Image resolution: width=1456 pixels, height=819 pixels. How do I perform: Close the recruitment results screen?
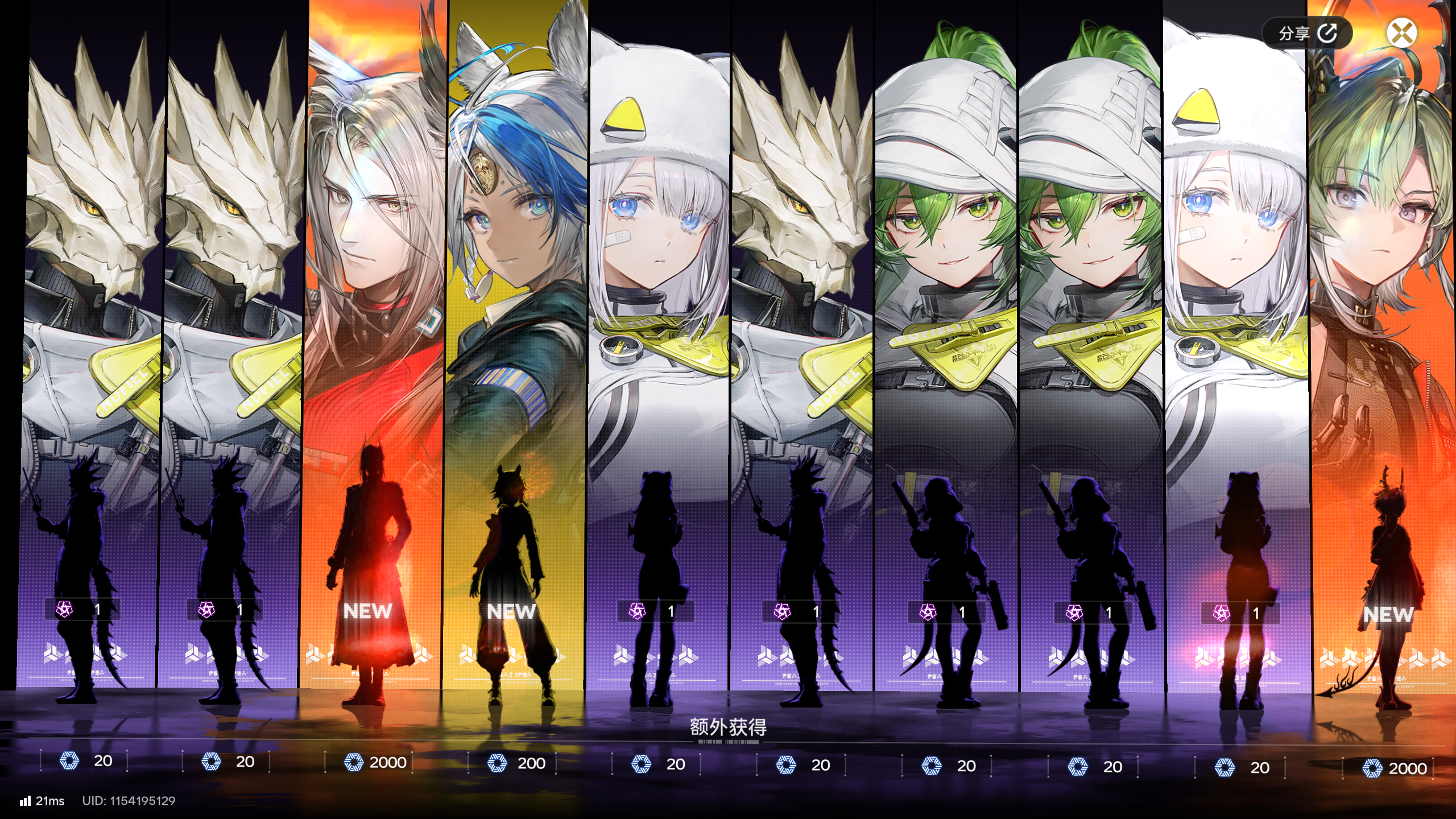tap(1401, 32)
